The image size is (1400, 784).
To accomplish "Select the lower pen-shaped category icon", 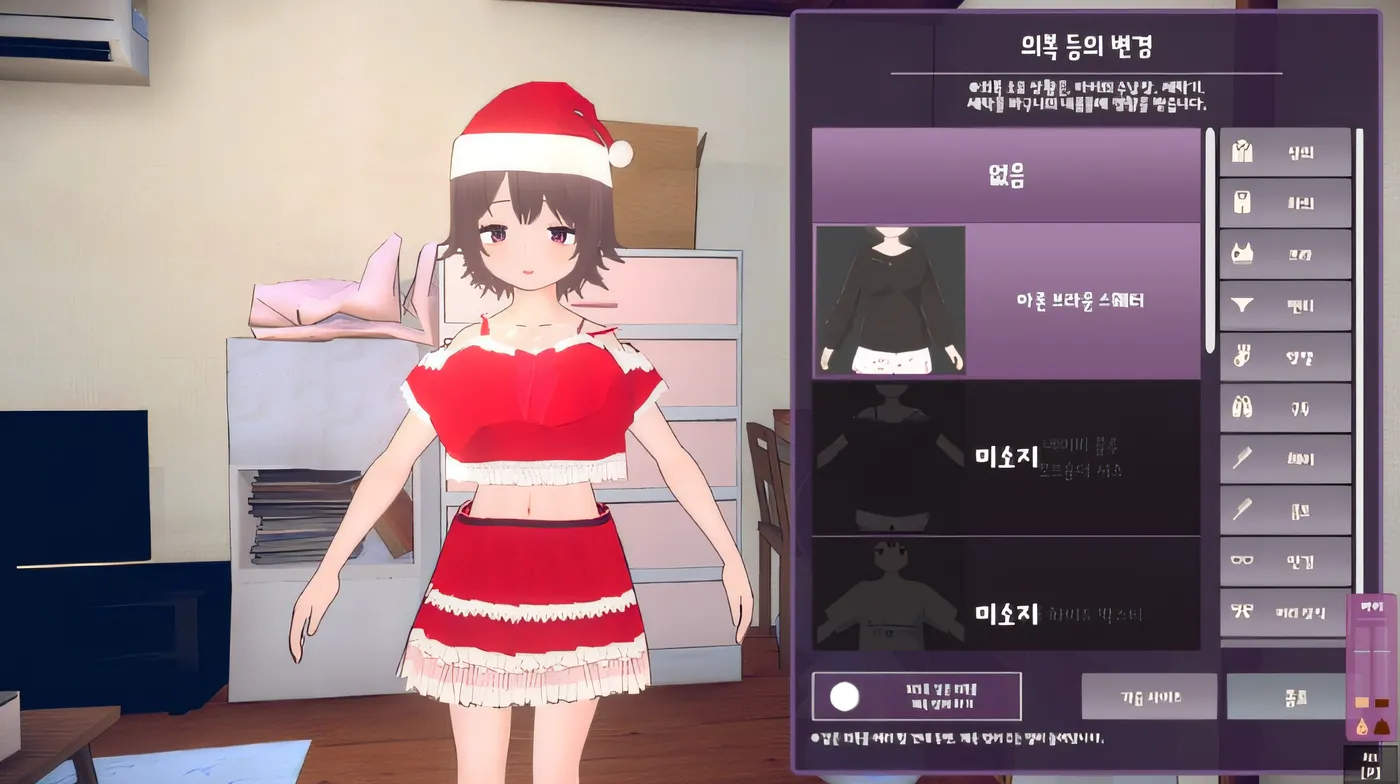I will 1284,510.
